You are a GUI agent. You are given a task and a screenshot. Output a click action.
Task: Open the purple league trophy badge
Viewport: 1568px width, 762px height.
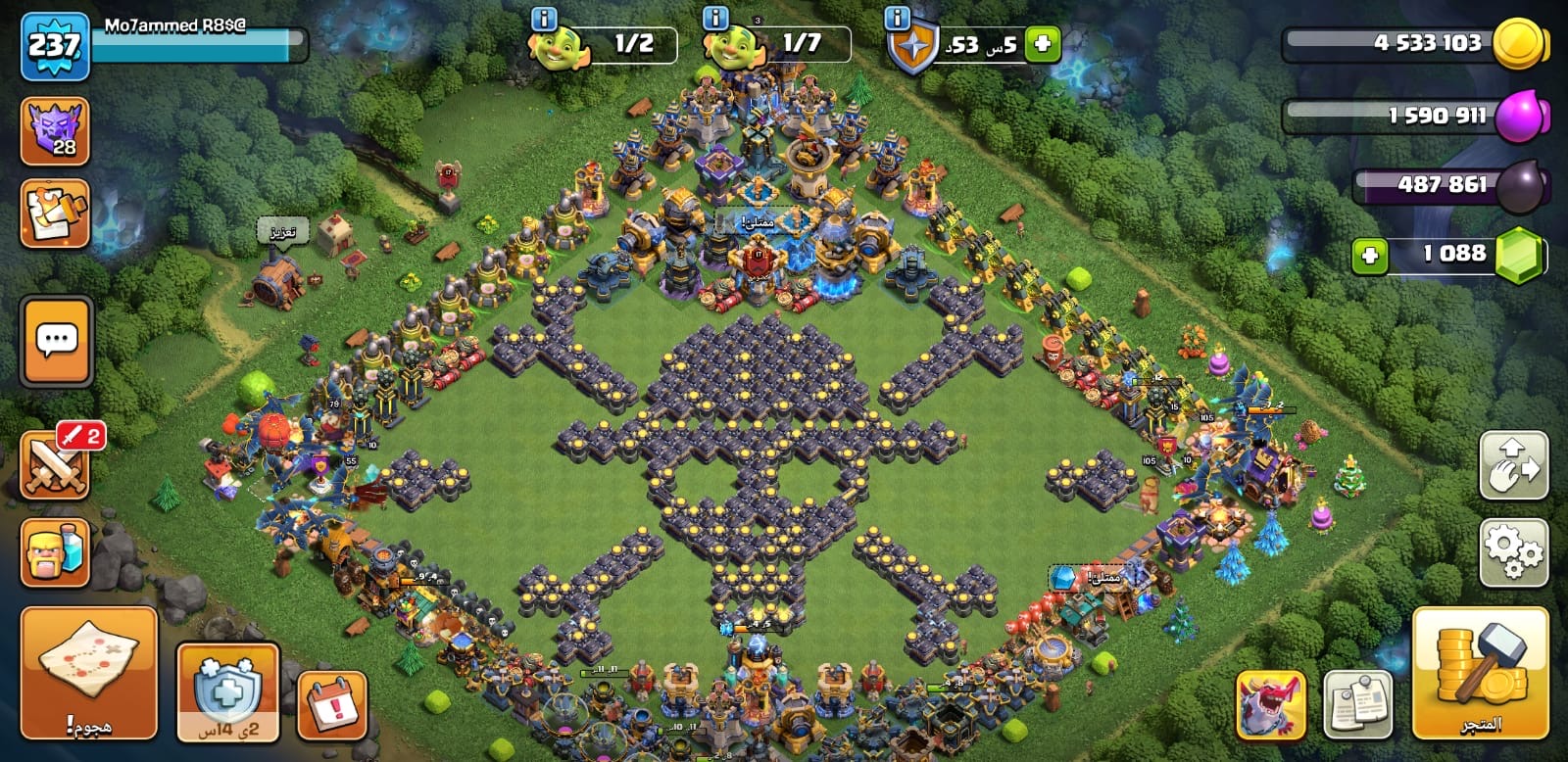[x=55, y=131]
